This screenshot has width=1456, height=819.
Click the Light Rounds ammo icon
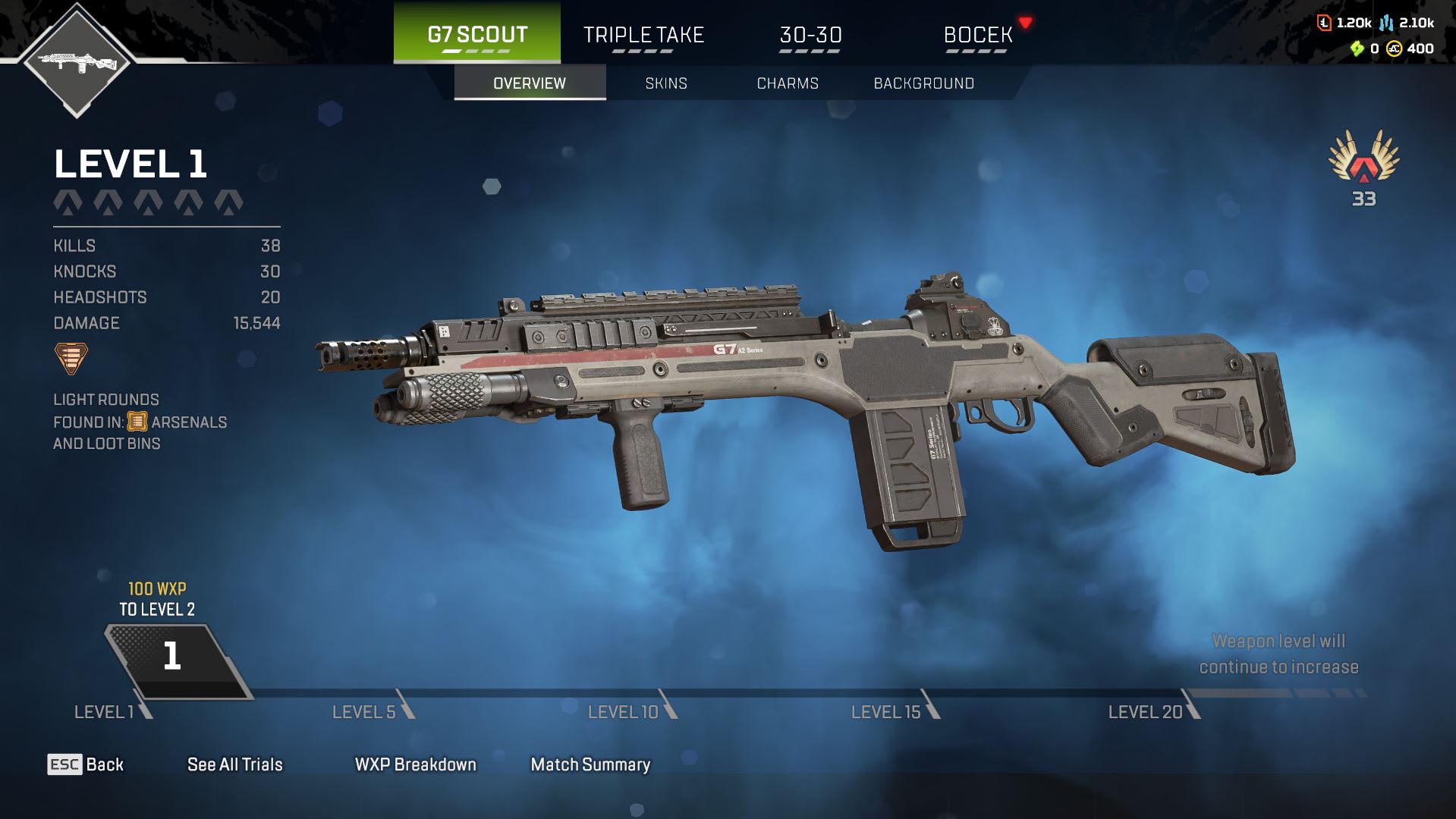pyautogui.click(x=71, y=358)
